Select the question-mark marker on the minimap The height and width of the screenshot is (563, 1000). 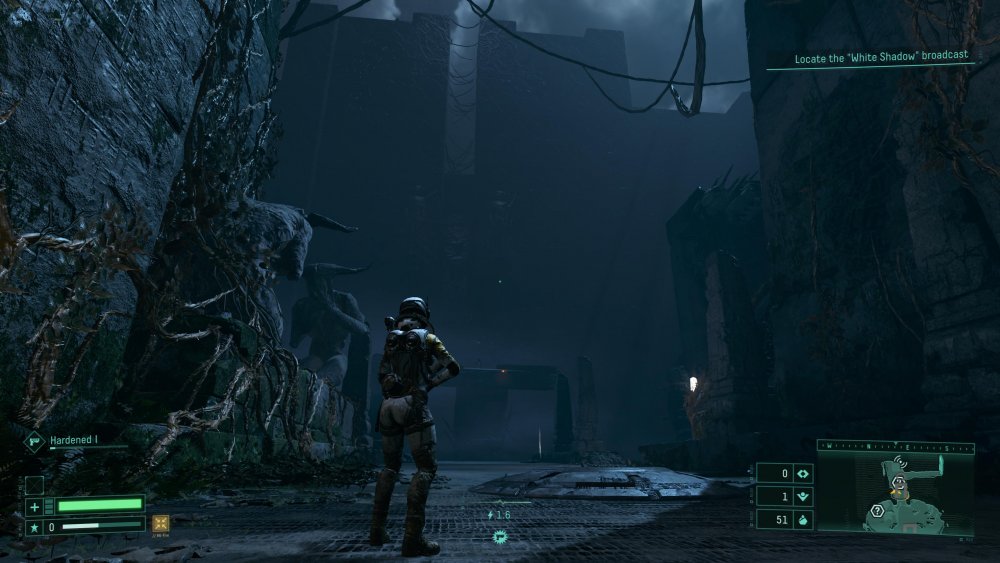tap(875, 510)
